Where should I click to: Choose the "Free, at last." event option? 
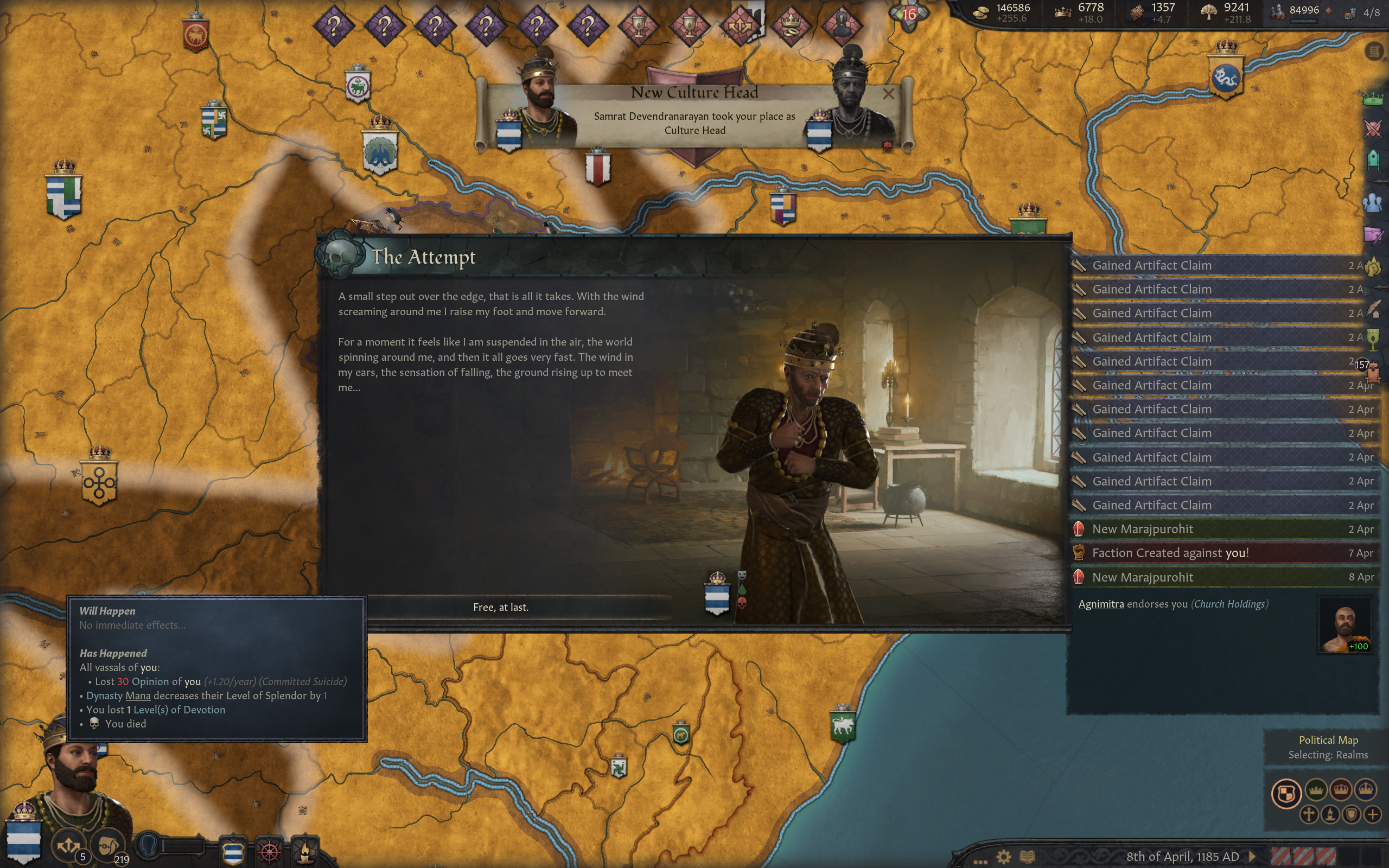coord(500,608)
